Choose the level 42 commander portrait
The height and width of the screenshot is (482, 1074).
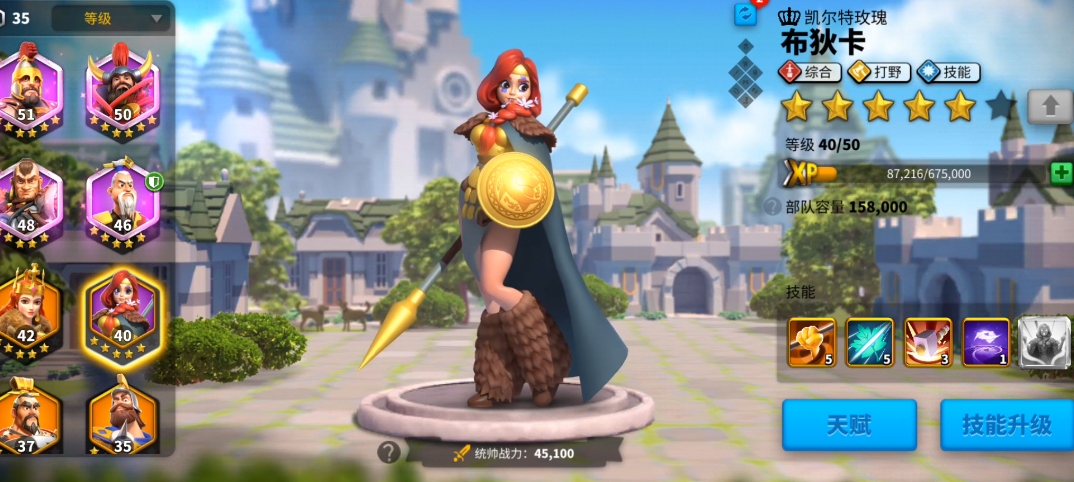(27, 308)
